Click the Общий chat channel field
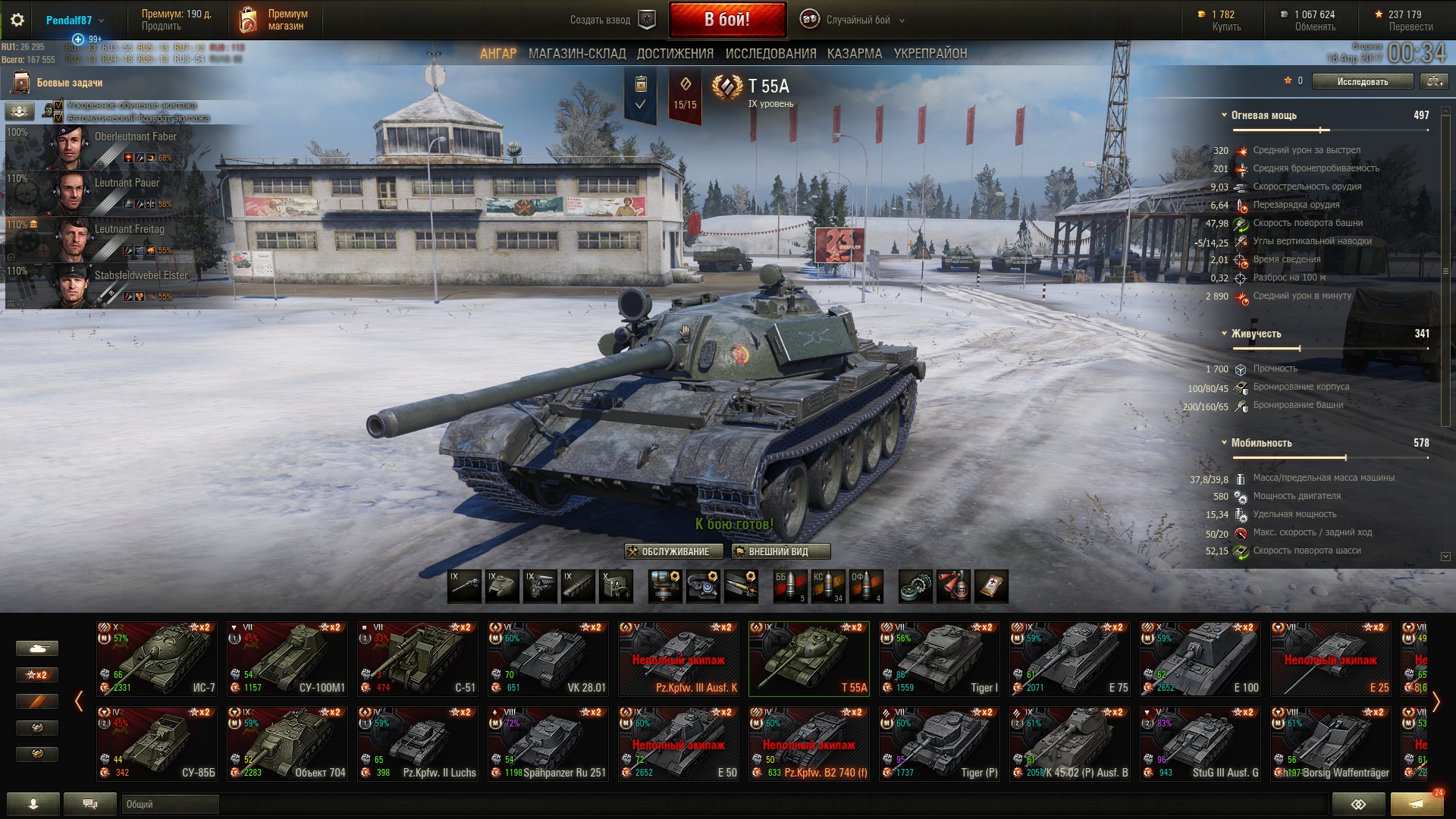Screen dimensions: 1456x819 click(170, 804)
